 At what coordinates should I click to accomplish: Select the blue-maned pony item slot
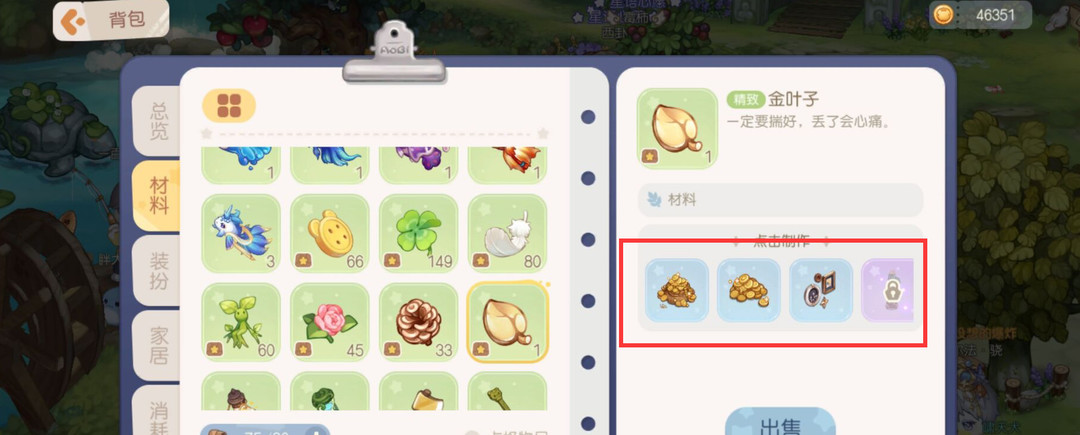pos(241,233)
